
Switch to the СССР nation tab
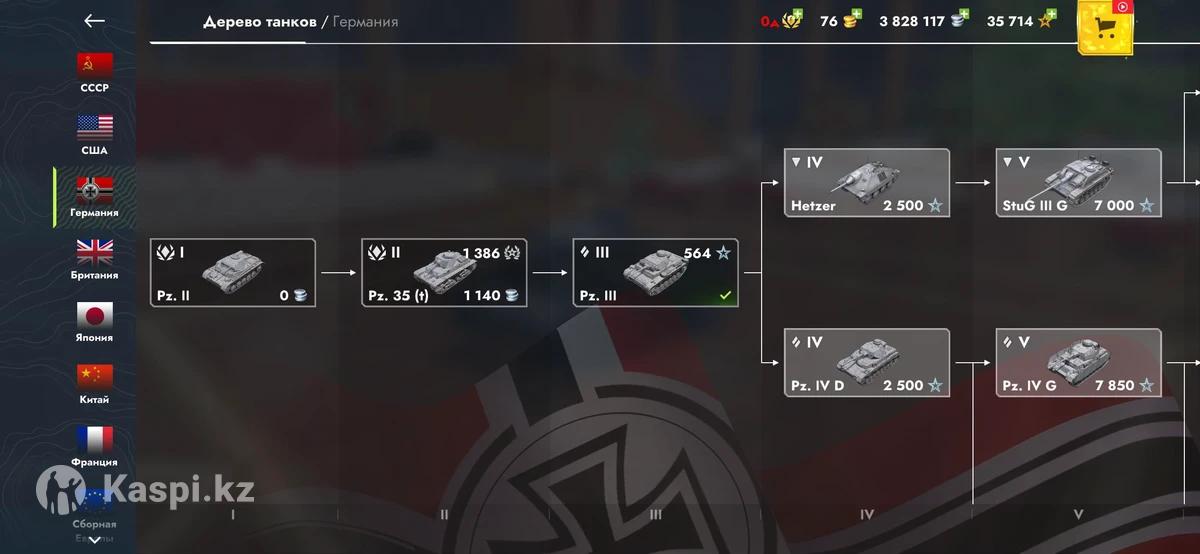95,73
